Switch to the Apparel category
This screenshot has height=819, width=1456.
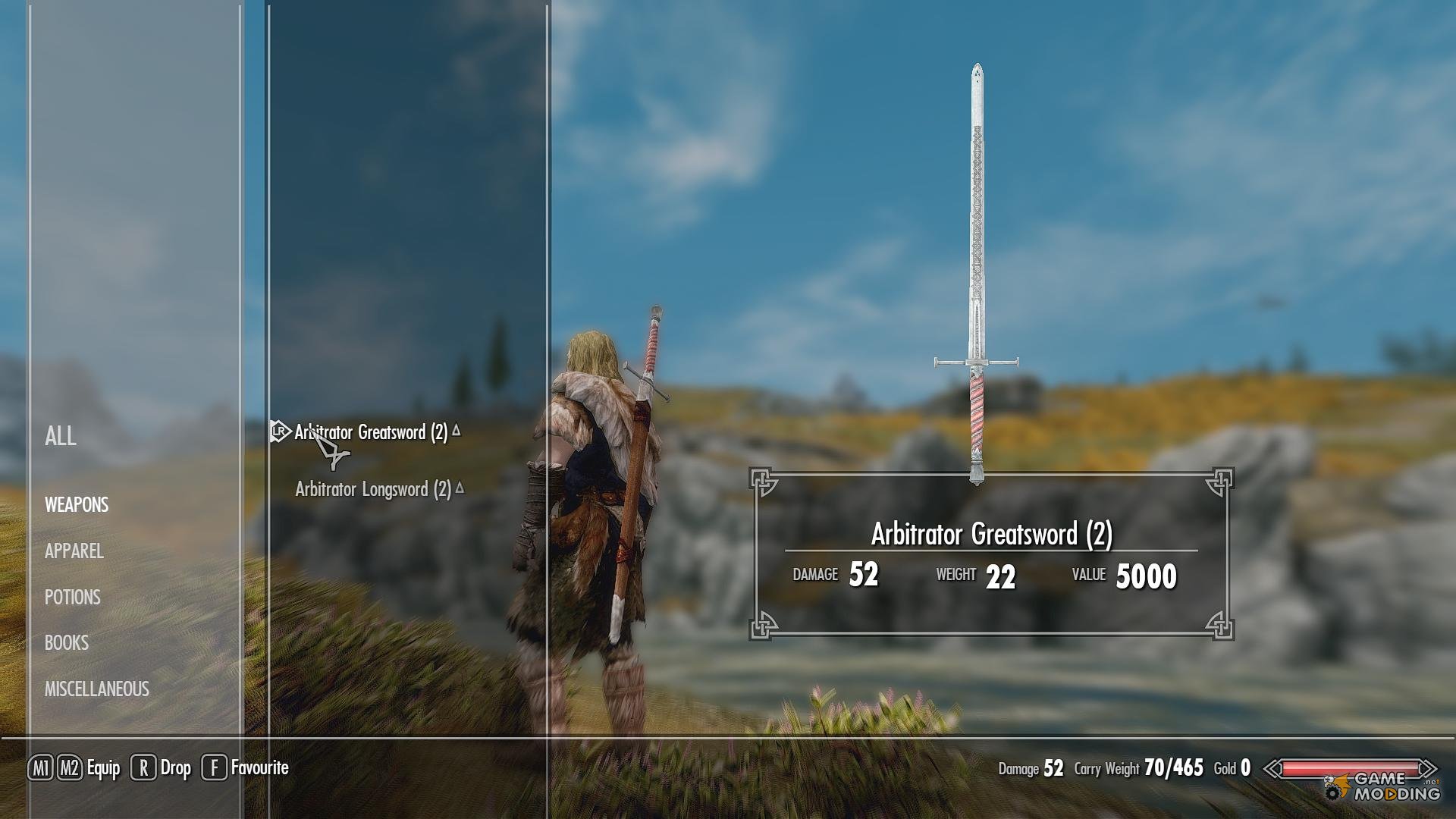click(x=74, y=551)
